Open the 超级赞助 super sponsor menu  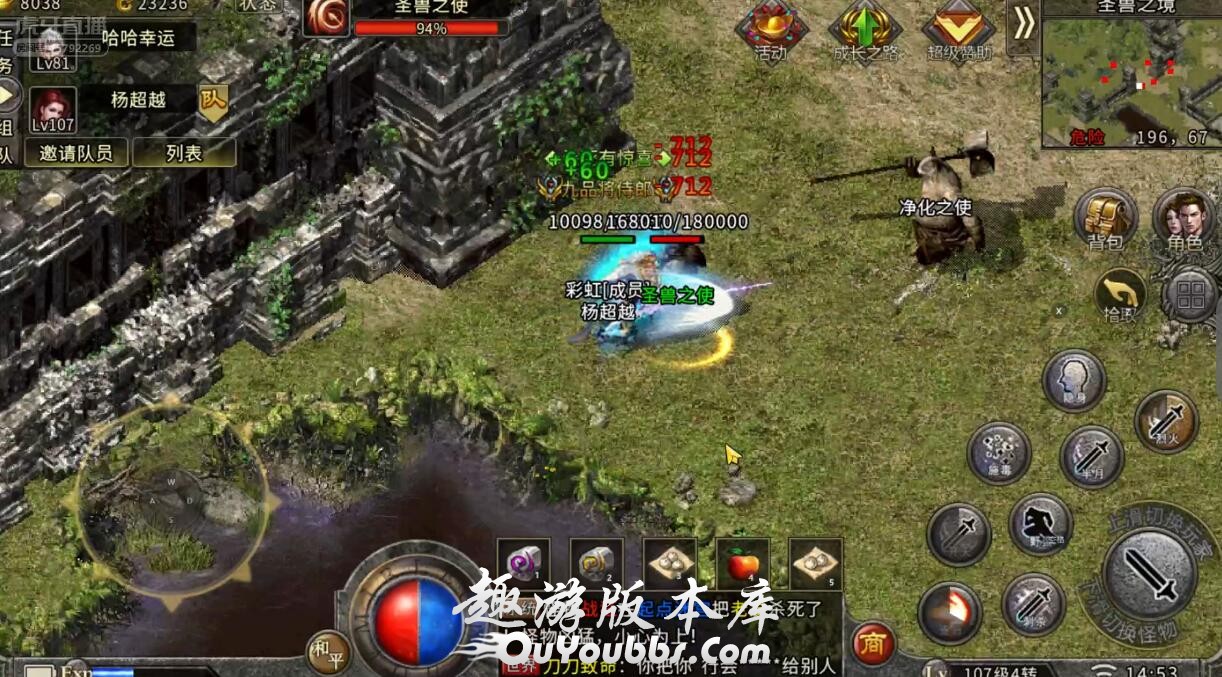coord(958,32)
